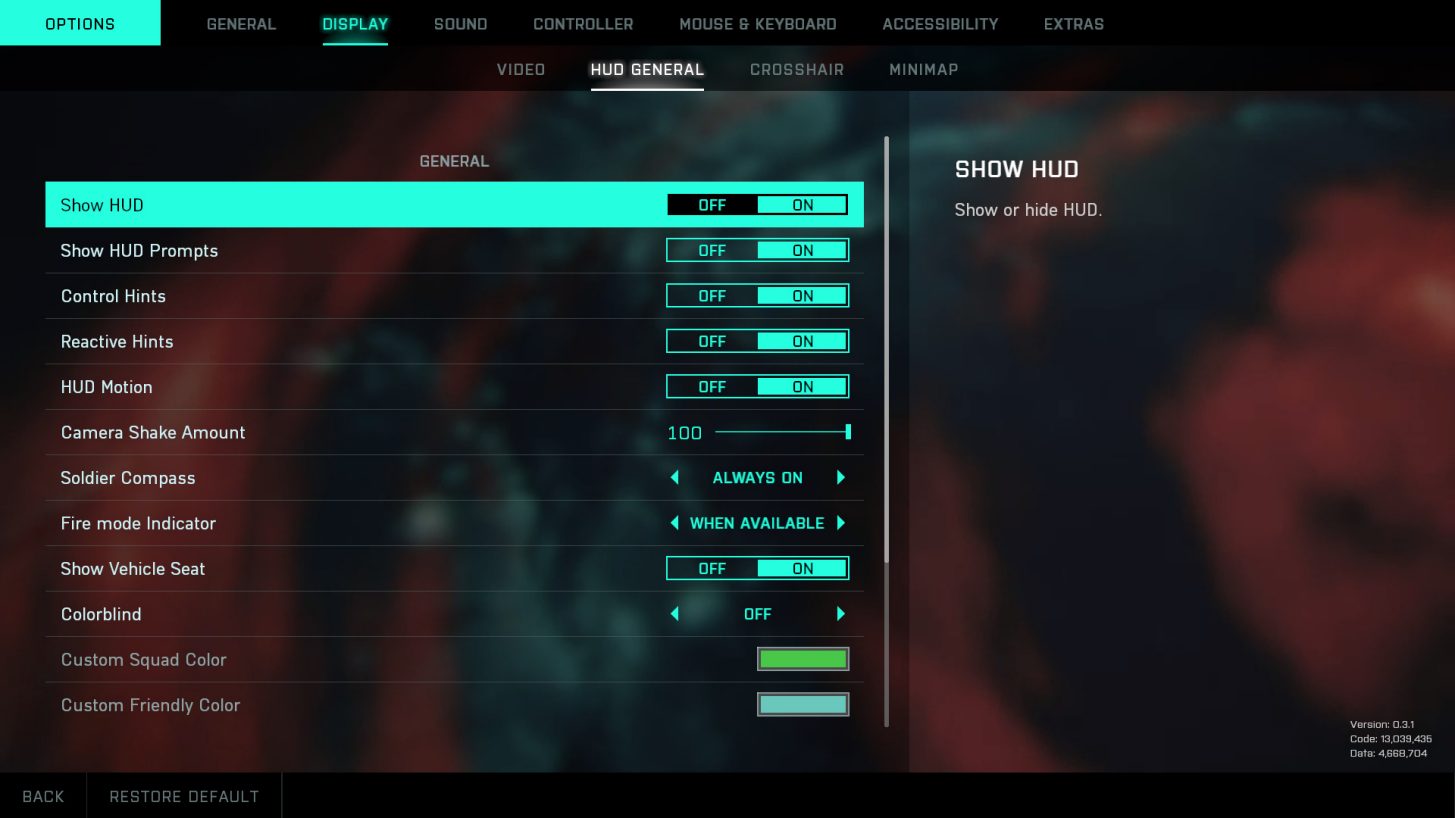Open the Custom Squad Color swatch

[803, 658]
